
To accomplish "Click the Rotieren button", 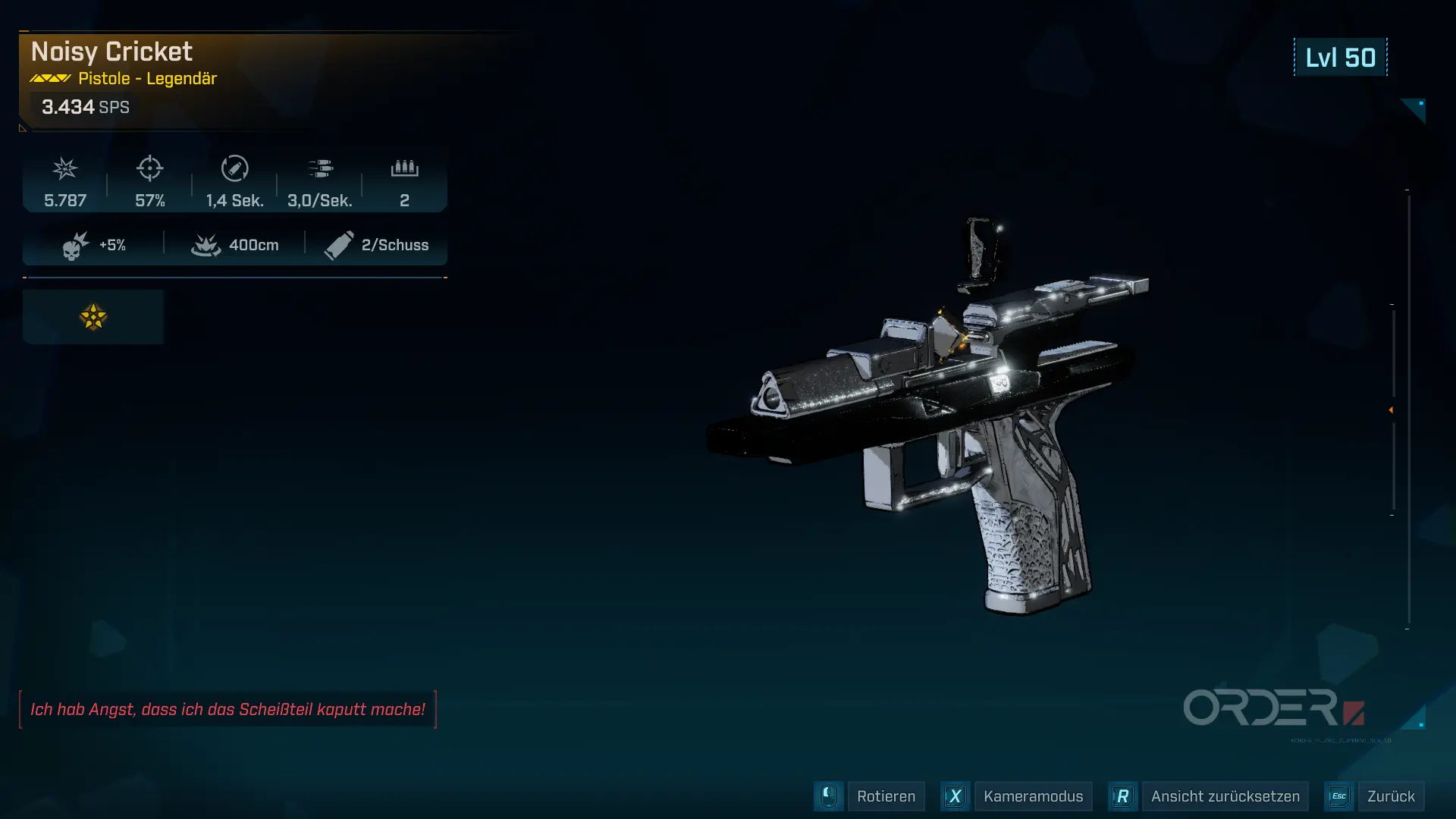I will (x=885, y=796).
